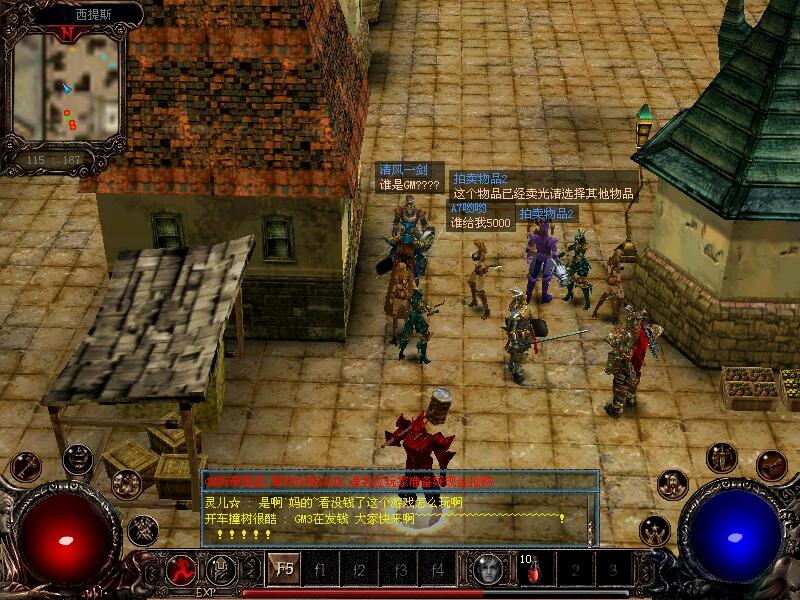Select the F5 skill hotkey slot
Viewport: 800px width, 600px height.
[285, 570]
